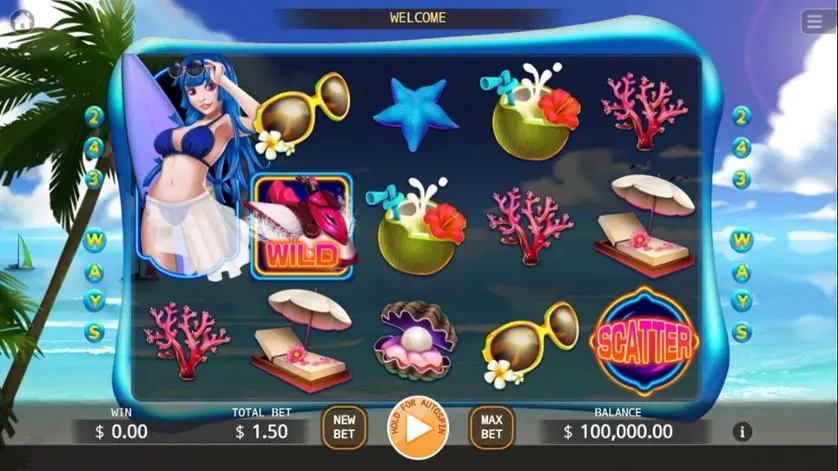The width and height of the screenshot is (838, 471).
Task: Click the New Bet button
Action: (344, 427)
